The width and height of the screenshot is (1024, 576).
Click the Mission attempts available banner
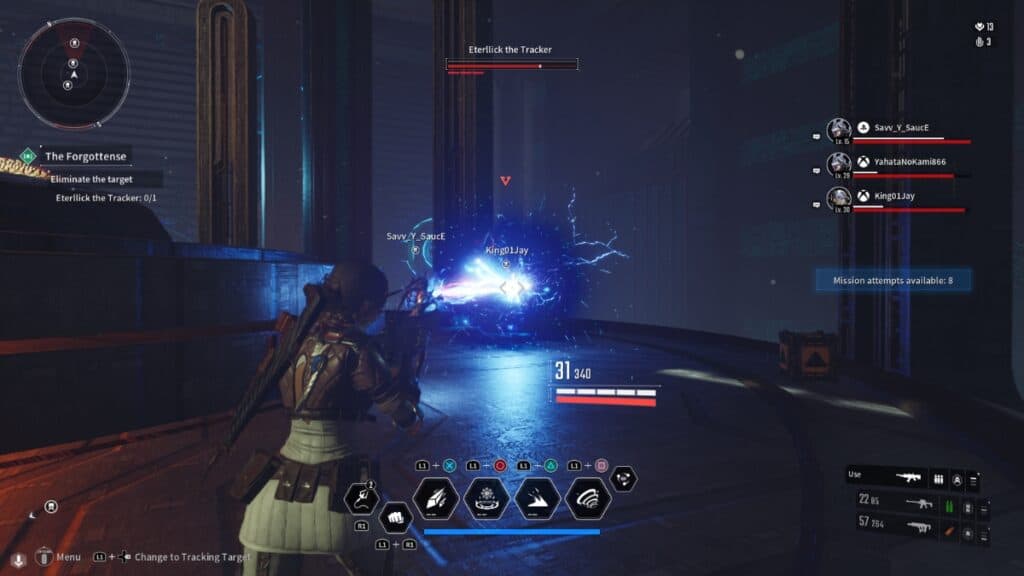click(x=892, y=281)
